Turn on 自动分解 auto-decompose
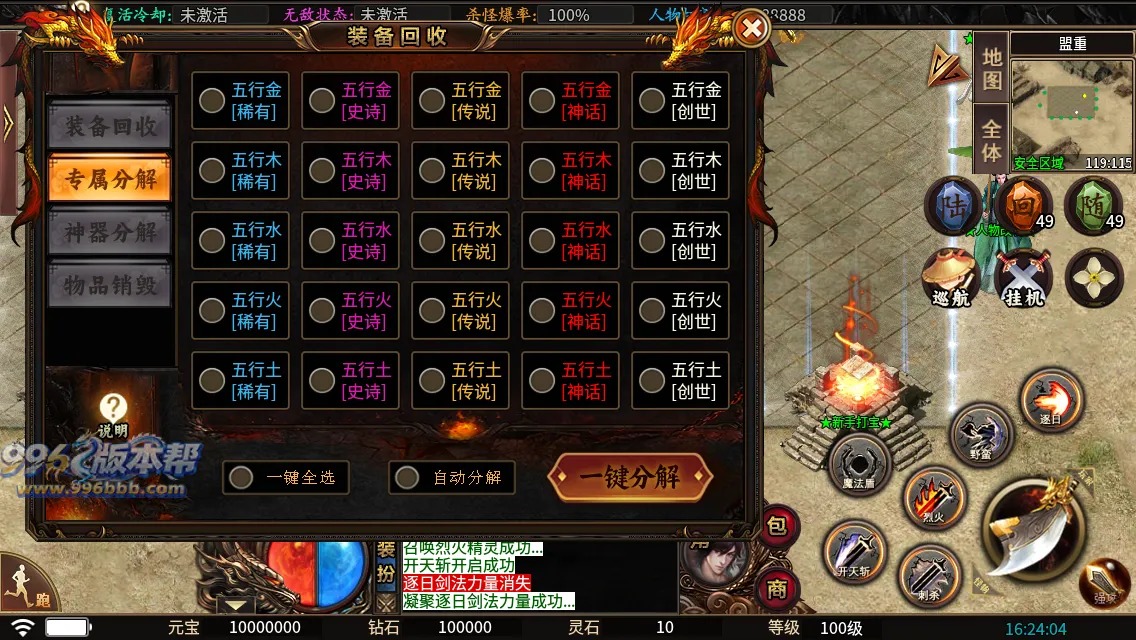 pos(407,477)
